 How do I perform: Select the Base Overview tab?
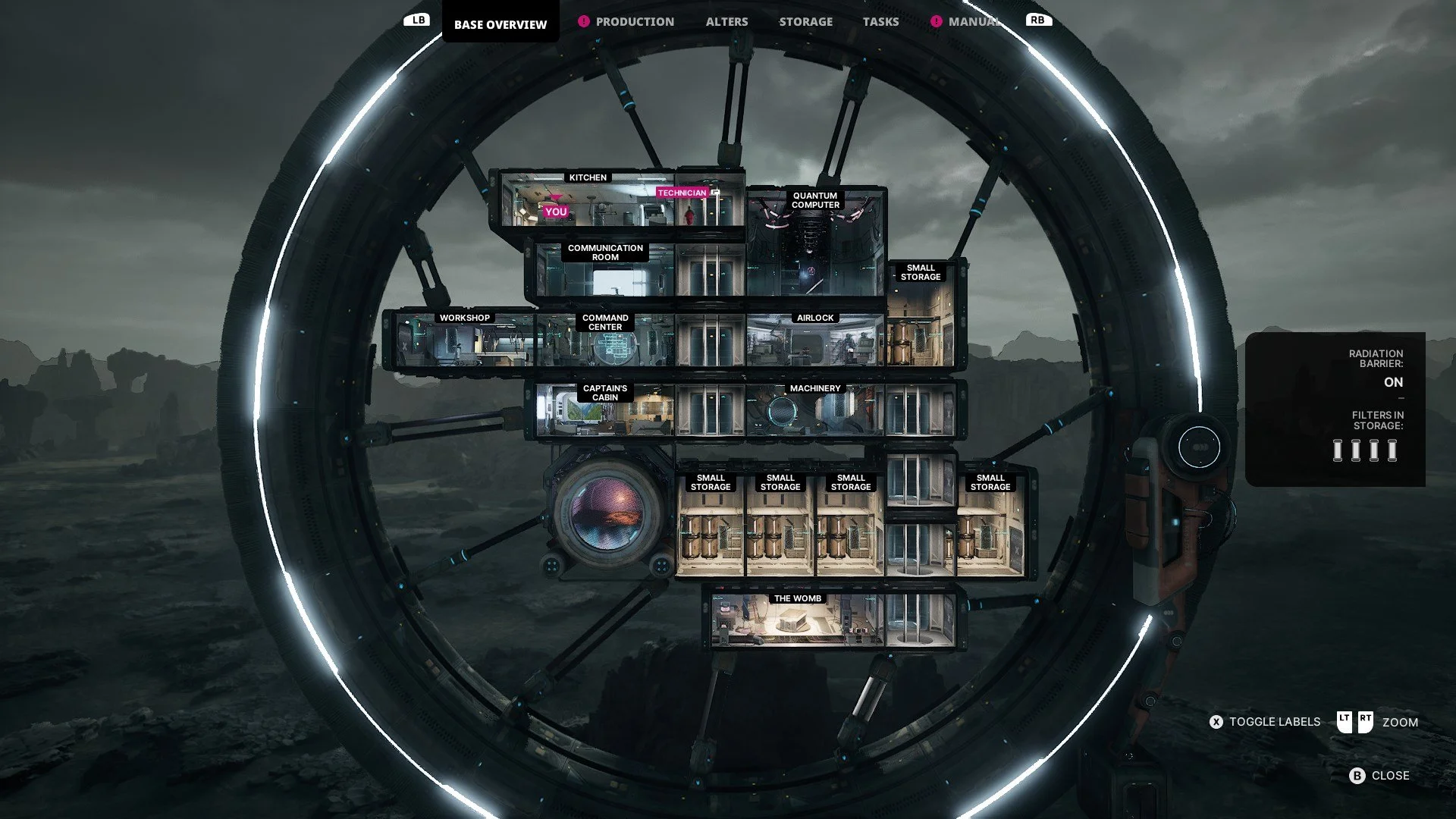tap(500, 24)
